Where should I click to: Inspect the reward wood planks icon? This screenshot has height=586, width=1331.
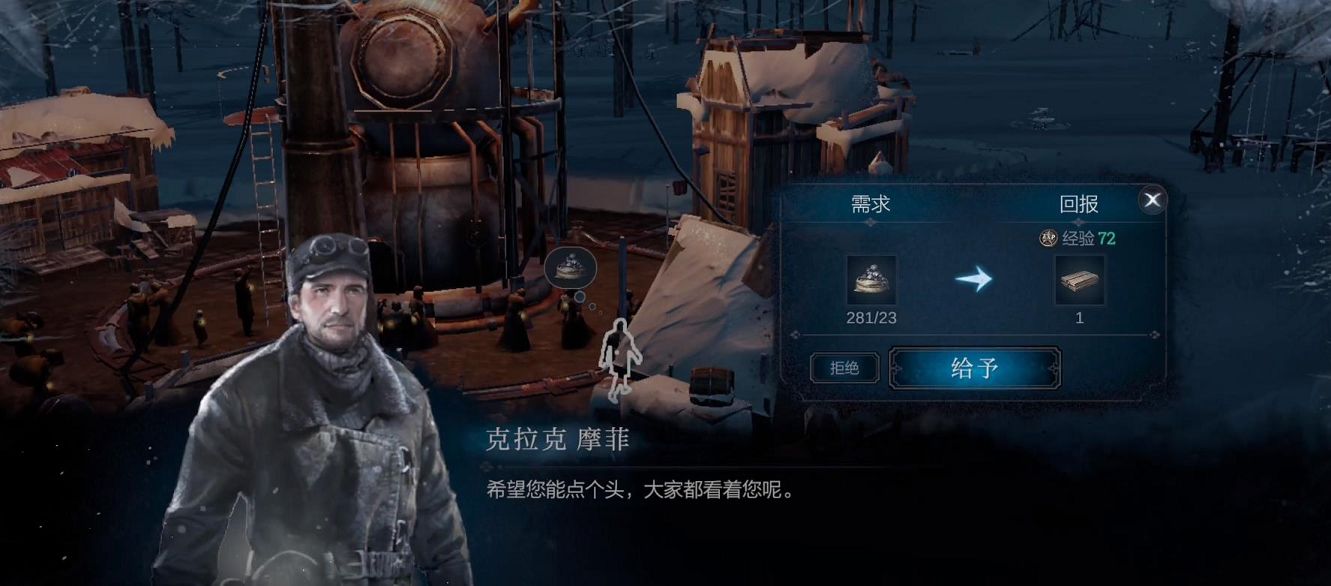[x=1080, y=280]
